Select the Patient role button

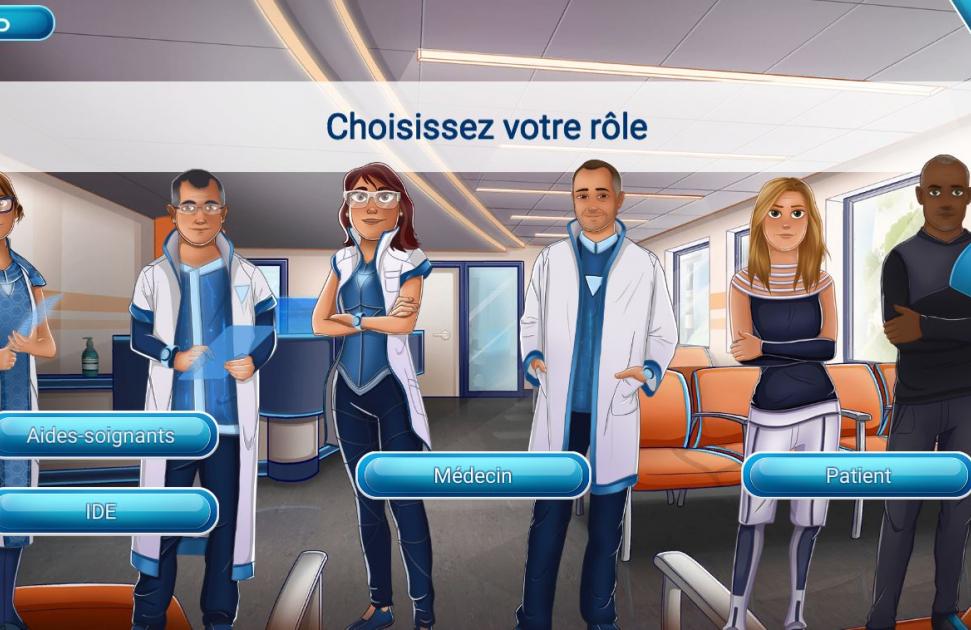pos(857,476)
